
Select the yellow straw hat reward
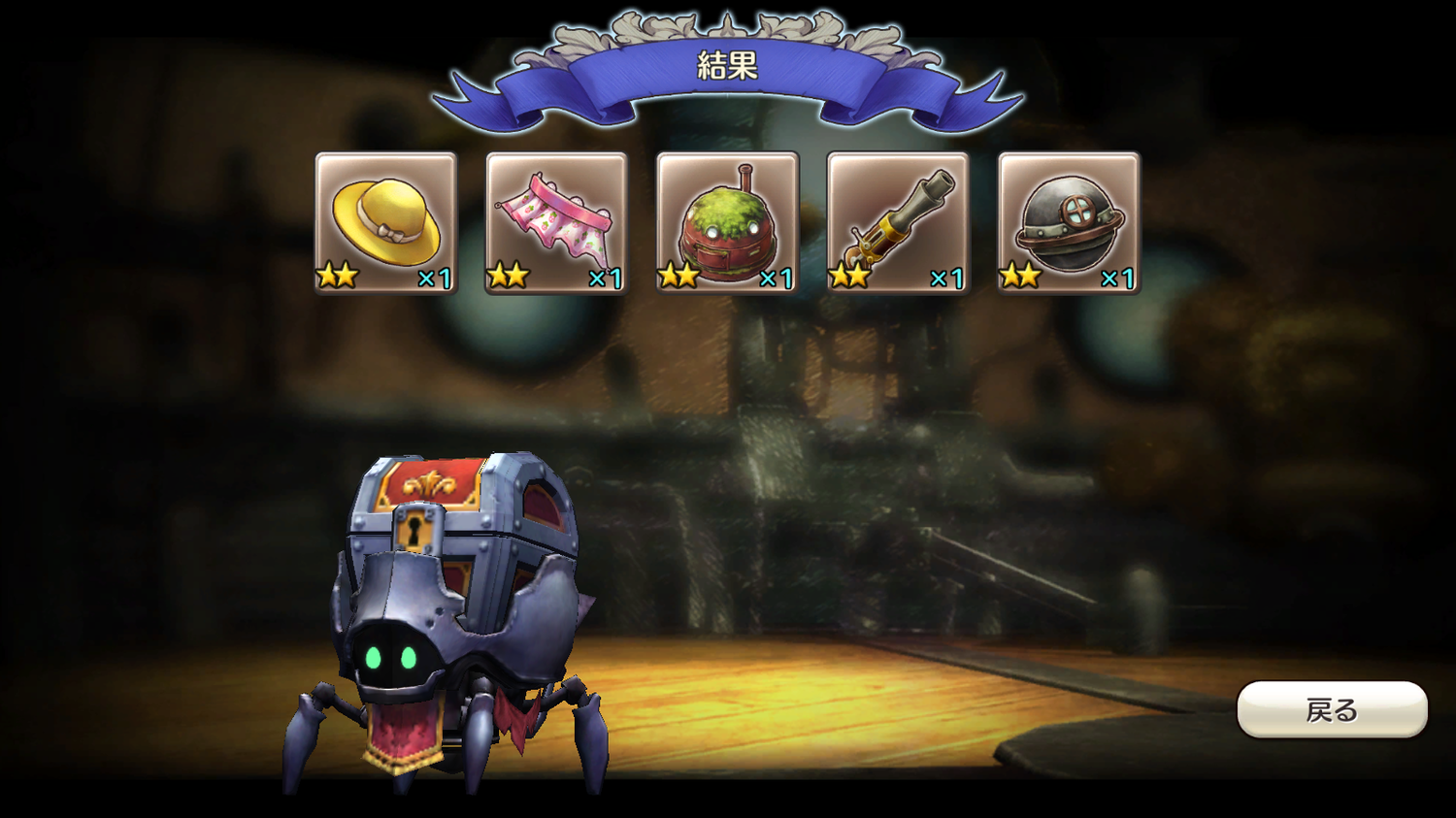pos(386,222)
